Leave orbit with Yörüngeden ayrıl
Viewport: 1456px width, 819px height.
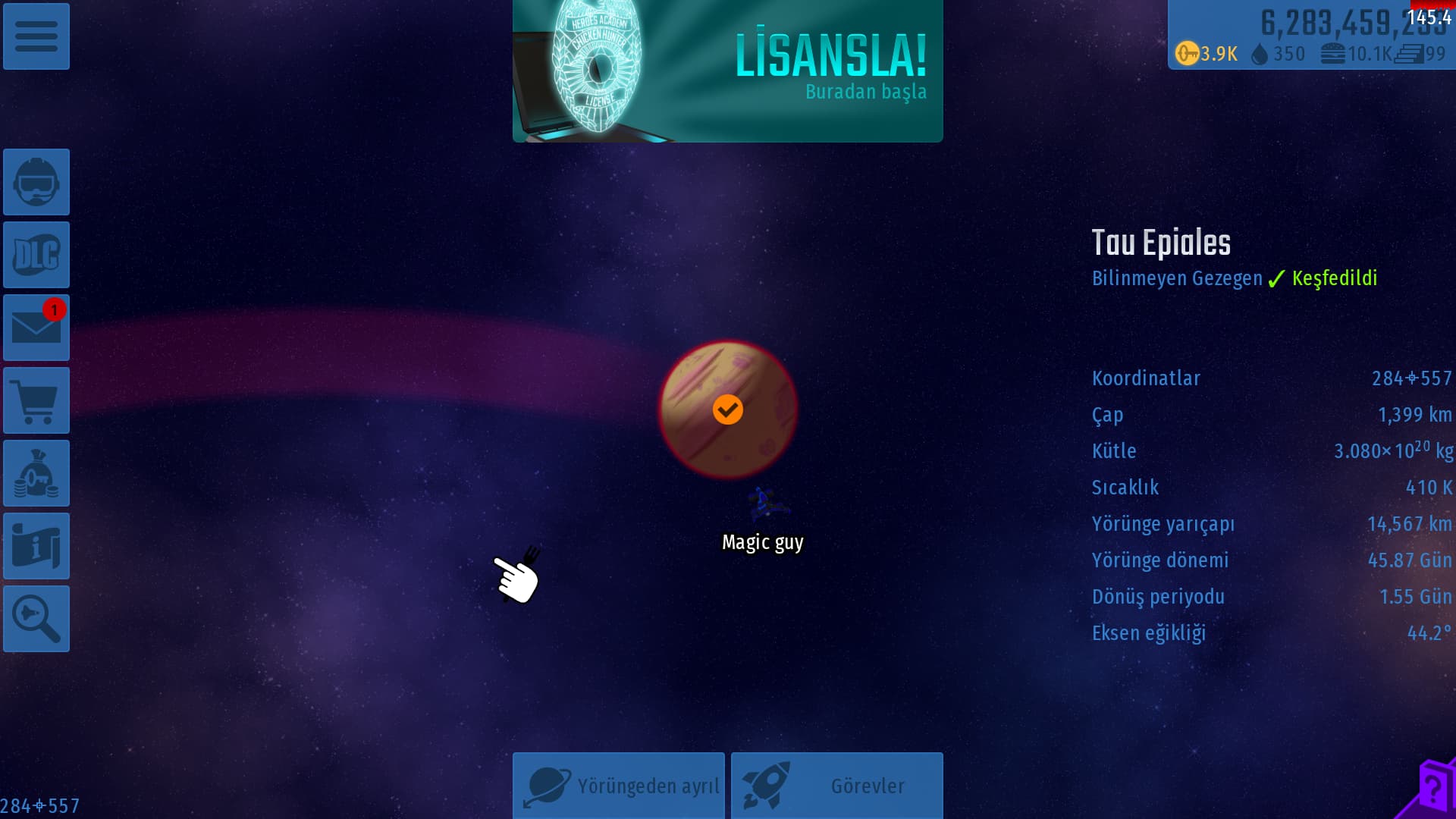[619, 786]
